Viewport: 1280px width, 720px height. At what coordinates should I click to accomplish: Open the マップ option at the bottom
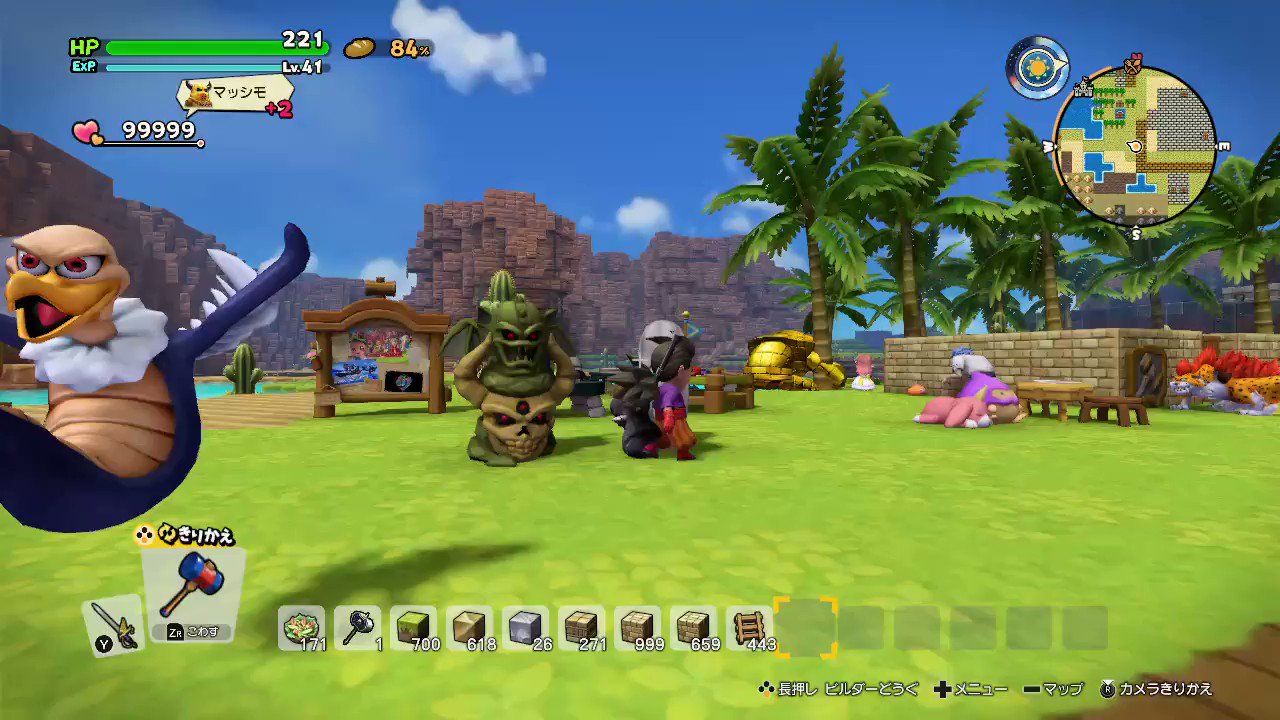[1051, 689]
